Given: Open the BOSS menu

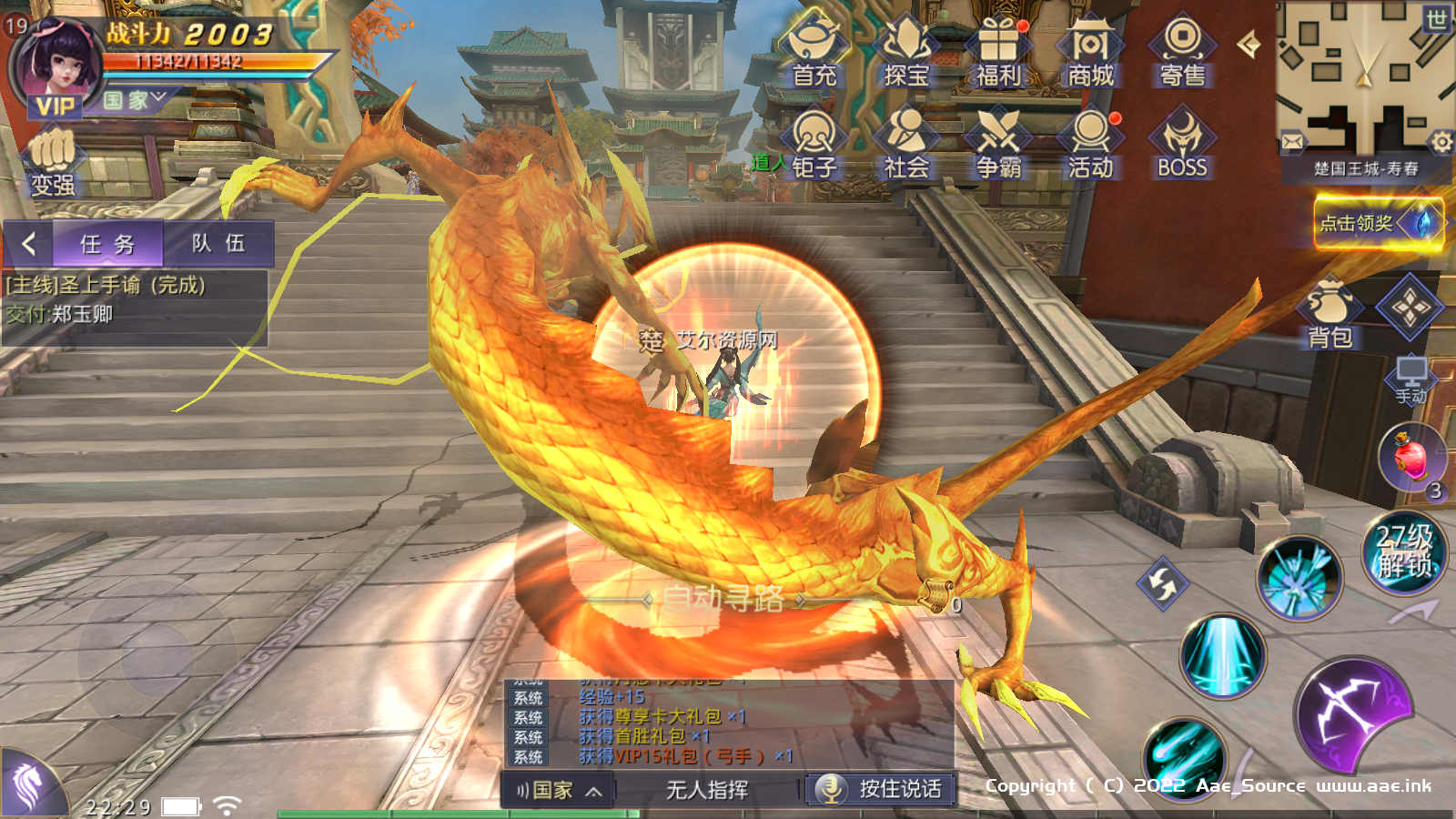Looking at the screenshot, I should click(1182, 143).
